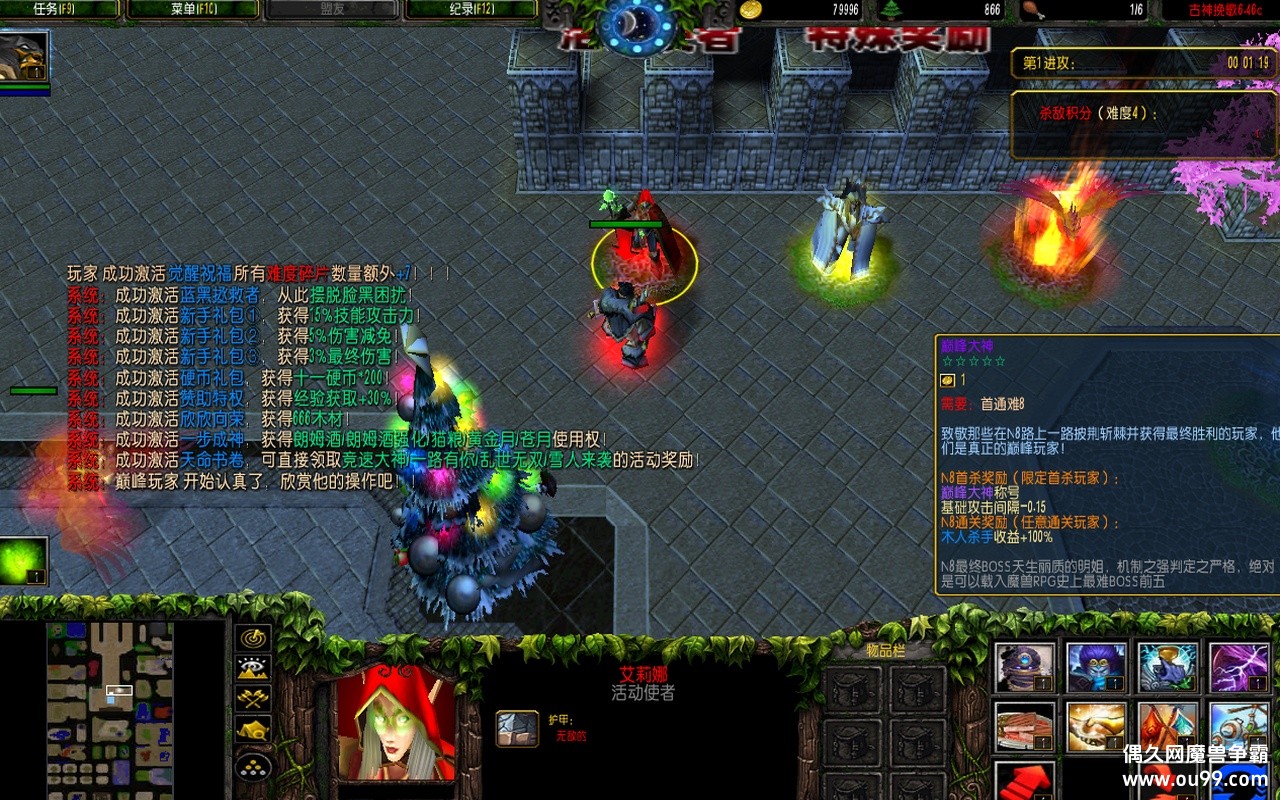Image resolution: width=1280 pixels, height=800 pixels.
Task: Select the crossed red and blue flags icon
Action: click(1167, 727)
